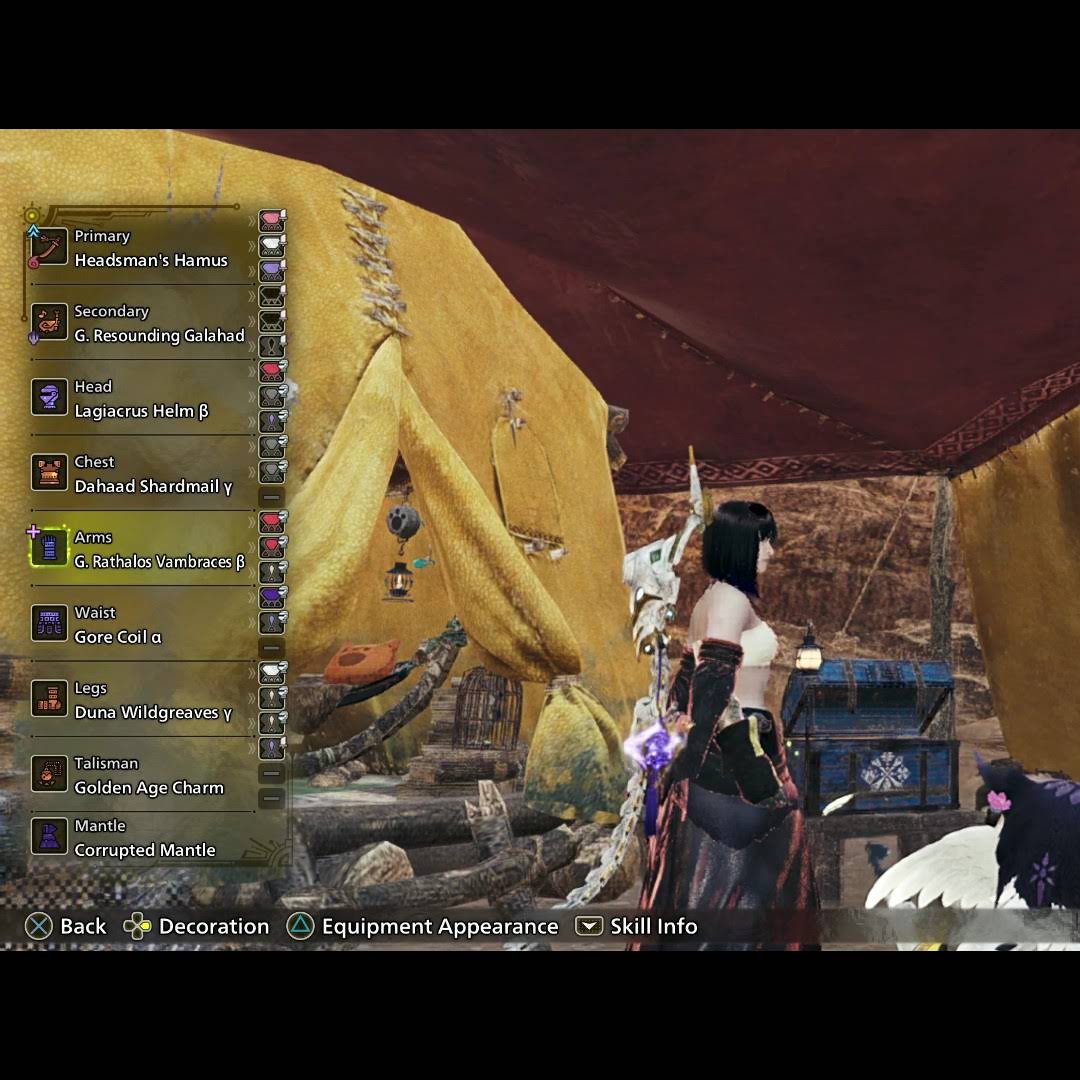Open the Decoration menu

pyautogui.click(x=197, y=926)
